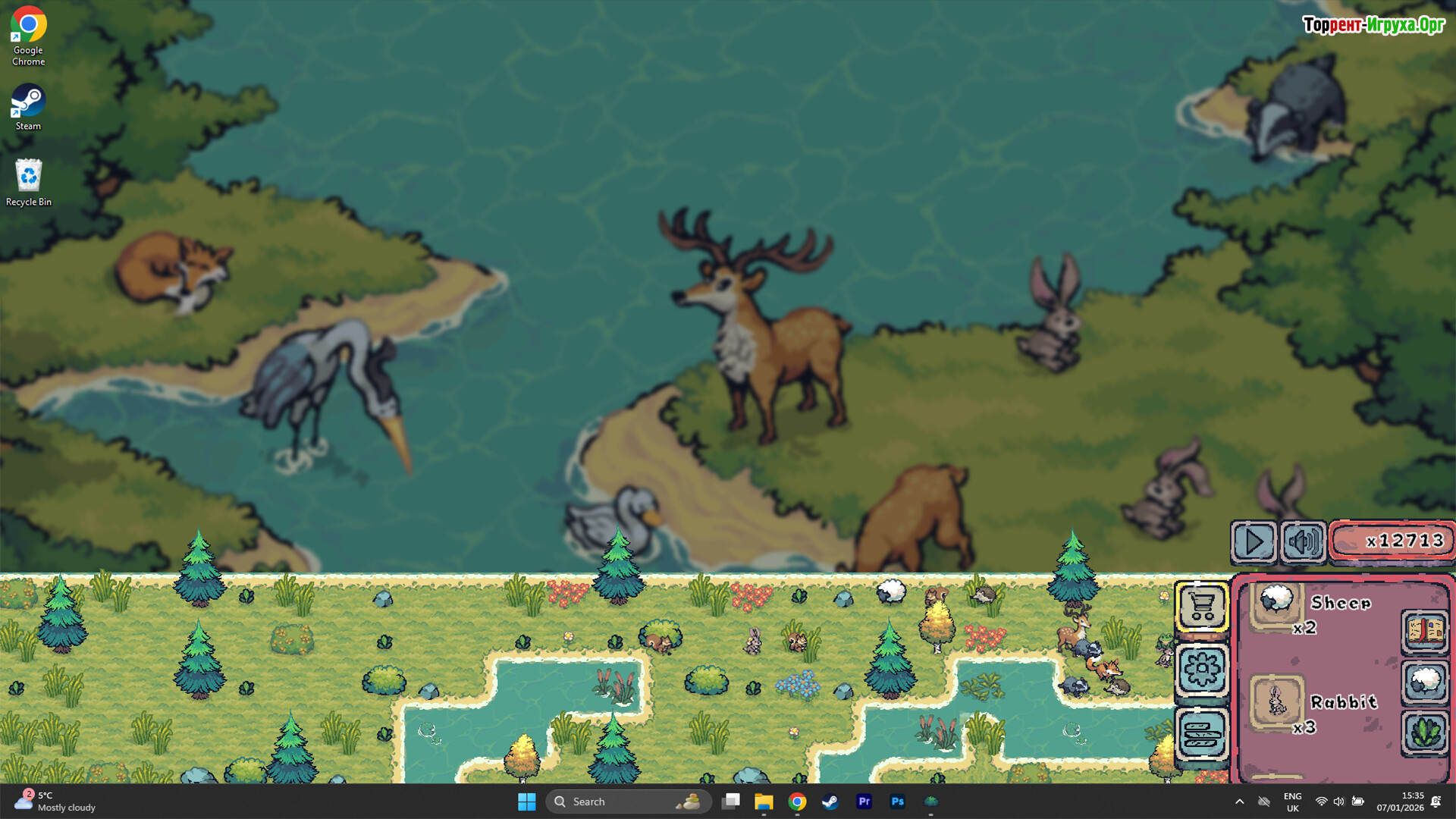1456x819 pixels.
Task: Click the Windows Start button
Action: [x=526, y=802]
